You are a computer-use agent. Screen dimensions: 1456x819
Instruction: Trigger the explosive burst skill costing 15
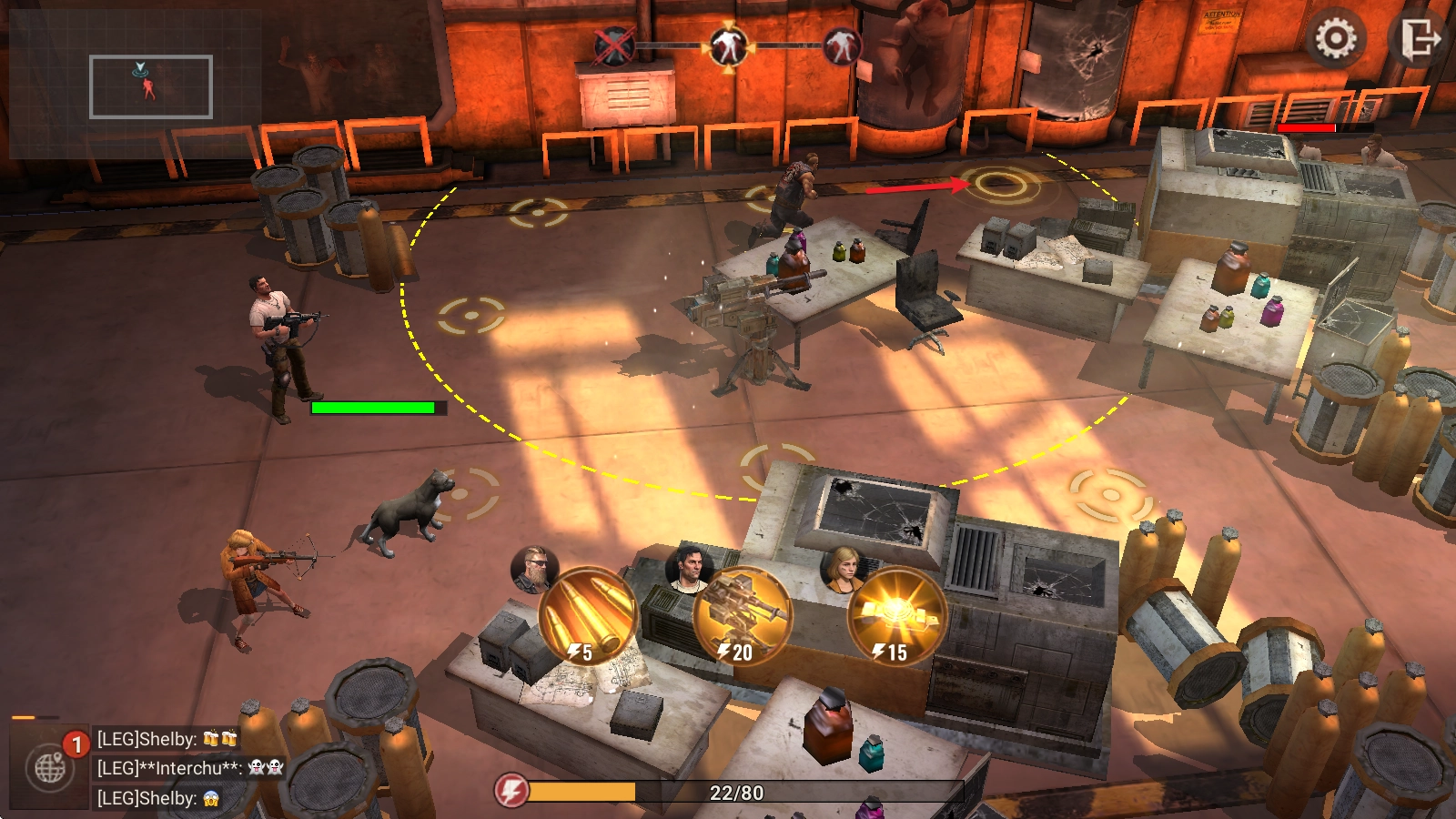[896, 615]
